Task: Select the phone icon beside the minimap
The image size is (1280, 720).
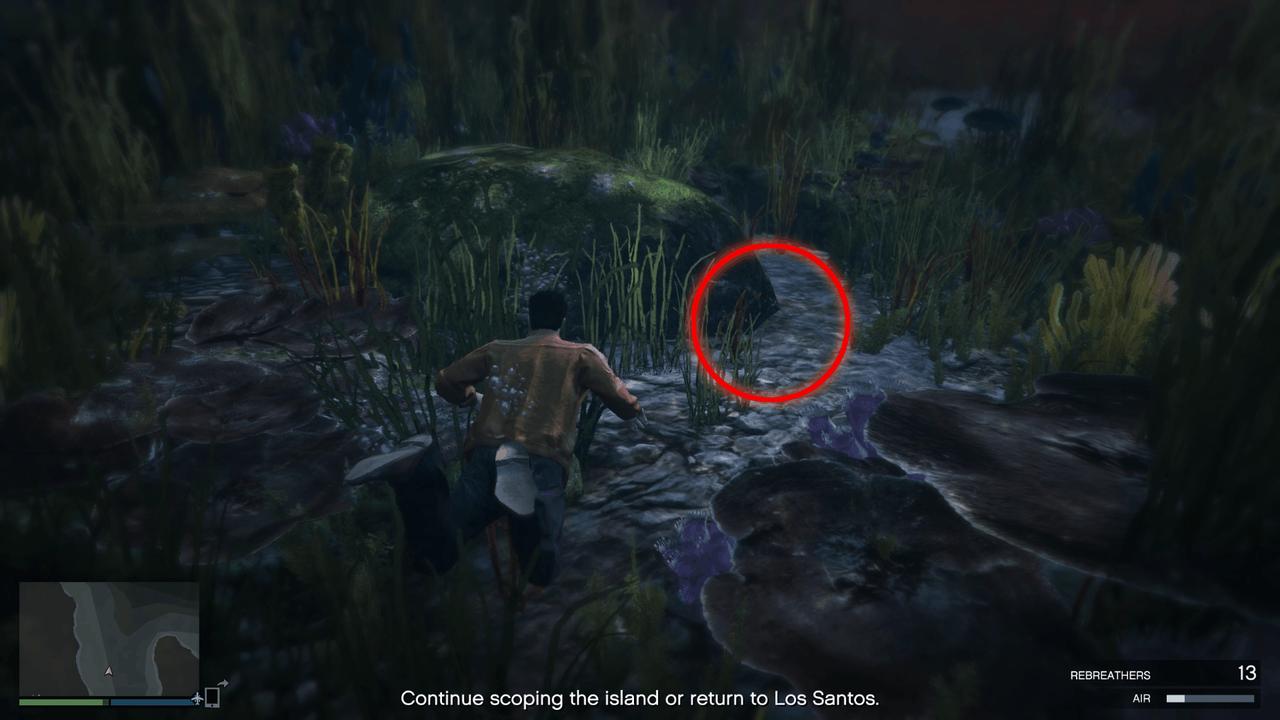Action: pyautogui.click(x=213, y=697)
